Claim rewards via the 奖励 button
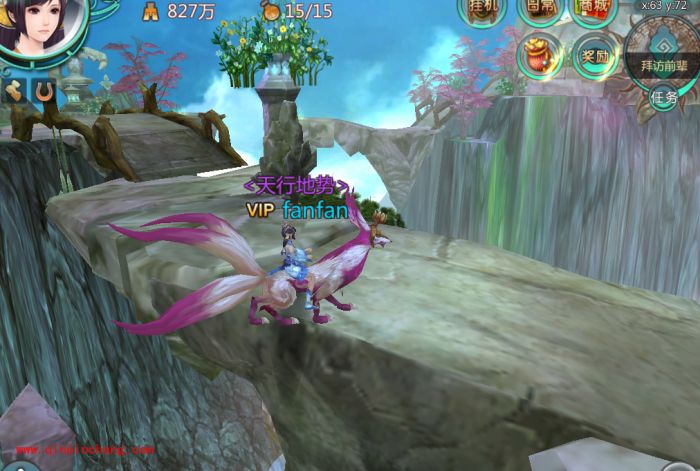This screenshot has height=471, width=700. (x=596, y=55)
